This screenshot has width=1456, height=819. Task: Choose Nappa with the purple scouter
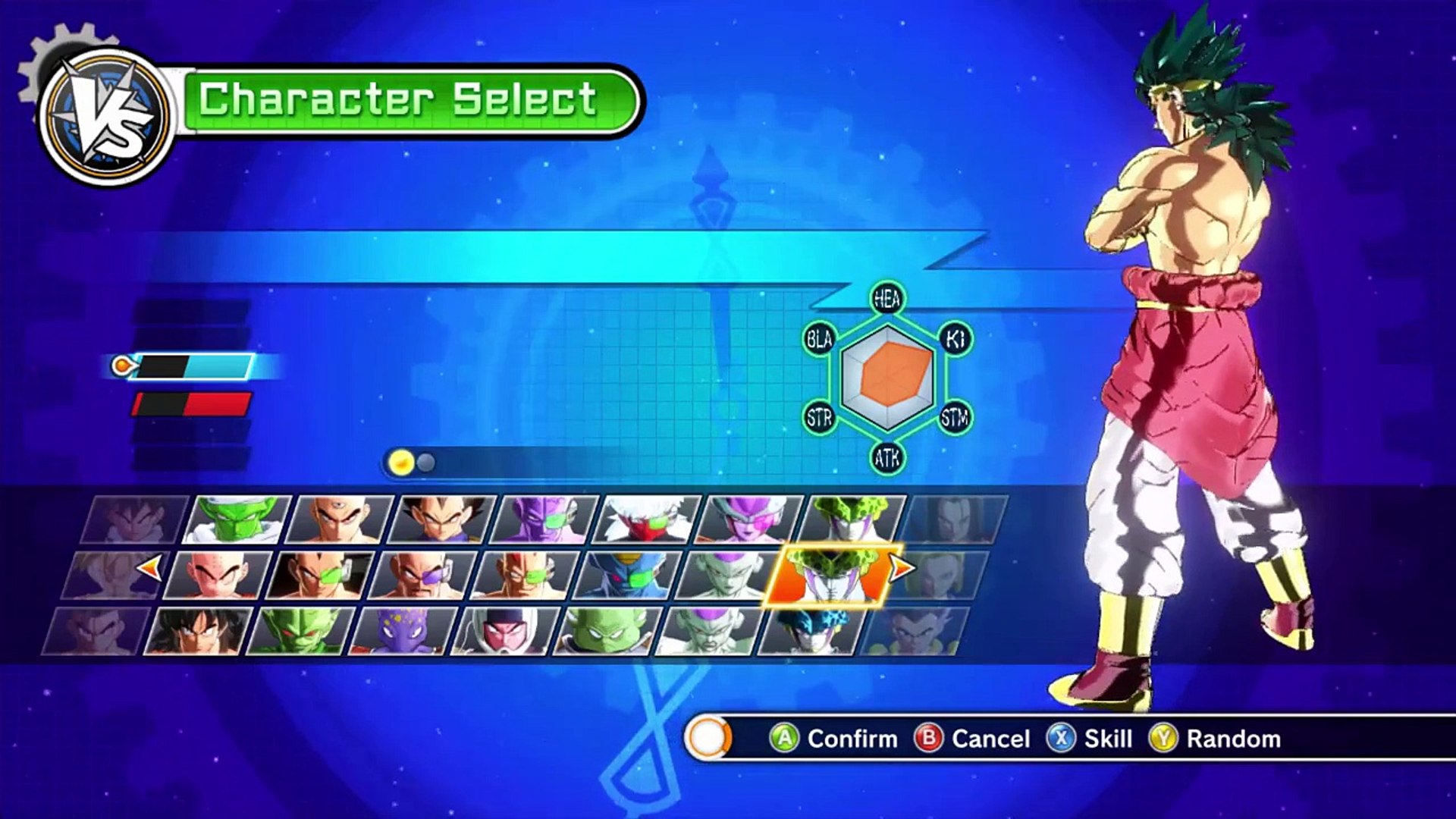coord(422,576)
